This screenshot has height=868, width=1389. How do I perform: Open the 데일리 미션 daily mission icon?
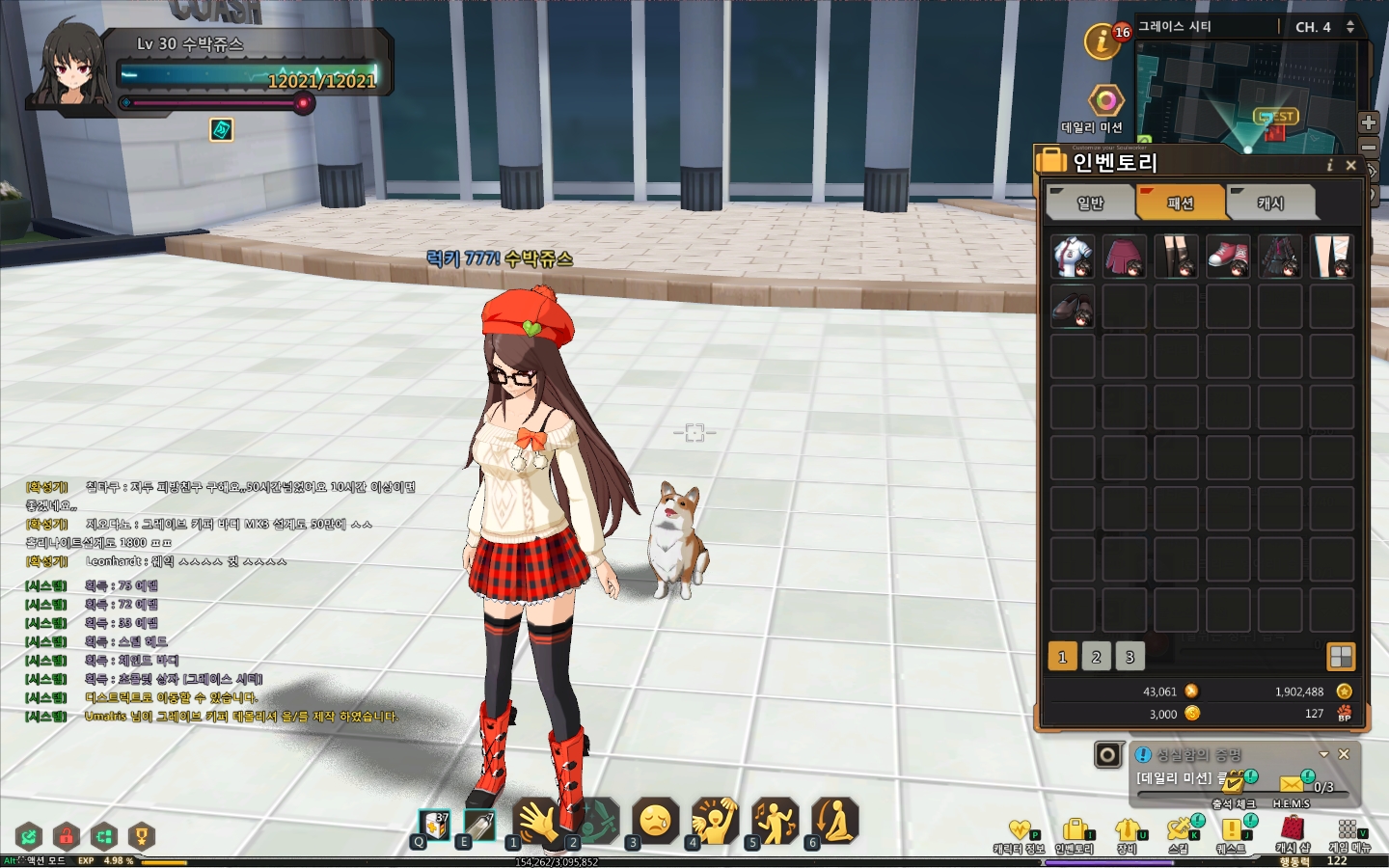1105,101
